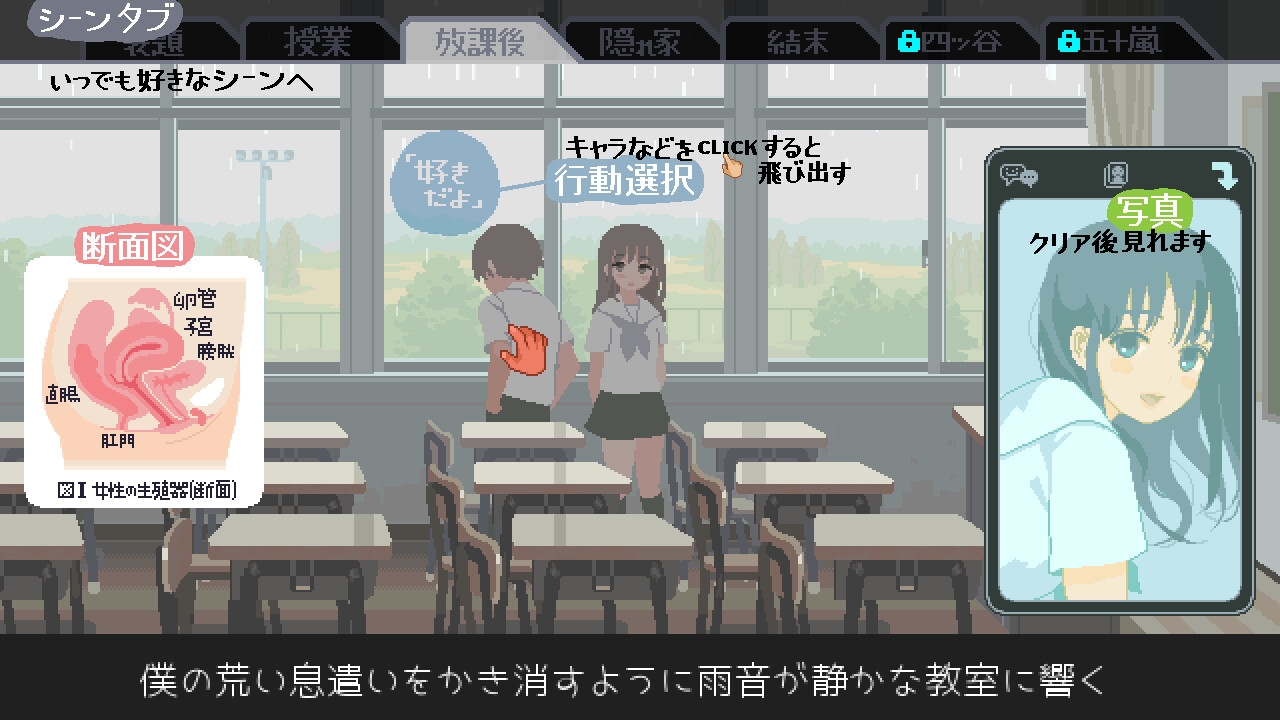Open the phone's chat bubbles icon
Viewport: 1280px width, 720px height.
tap(1019, 176)
